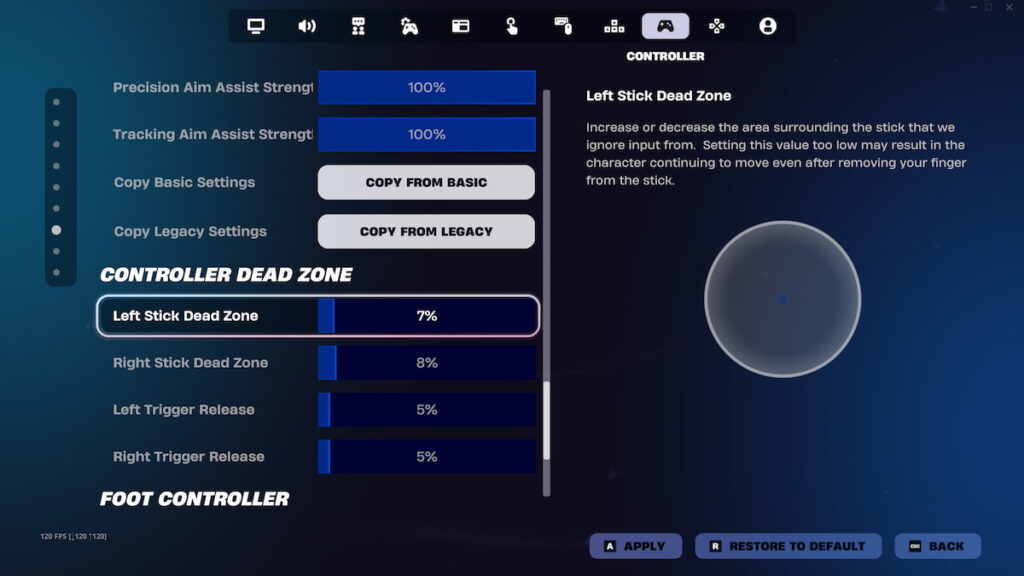This screenshot has height=576, width=1024.
Task: Change the Right Stick Dead Zone slider
Action: click(x=426, y=363)
